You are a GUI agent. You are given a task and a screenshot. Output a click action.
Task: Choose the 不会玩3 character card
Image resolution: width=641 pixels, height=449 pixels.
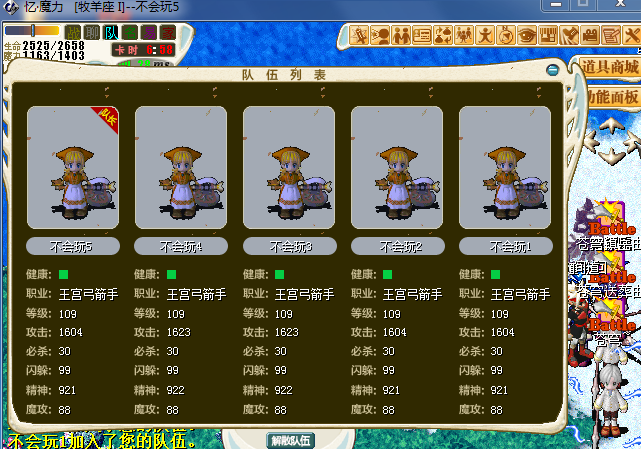[x=289, y=168]
